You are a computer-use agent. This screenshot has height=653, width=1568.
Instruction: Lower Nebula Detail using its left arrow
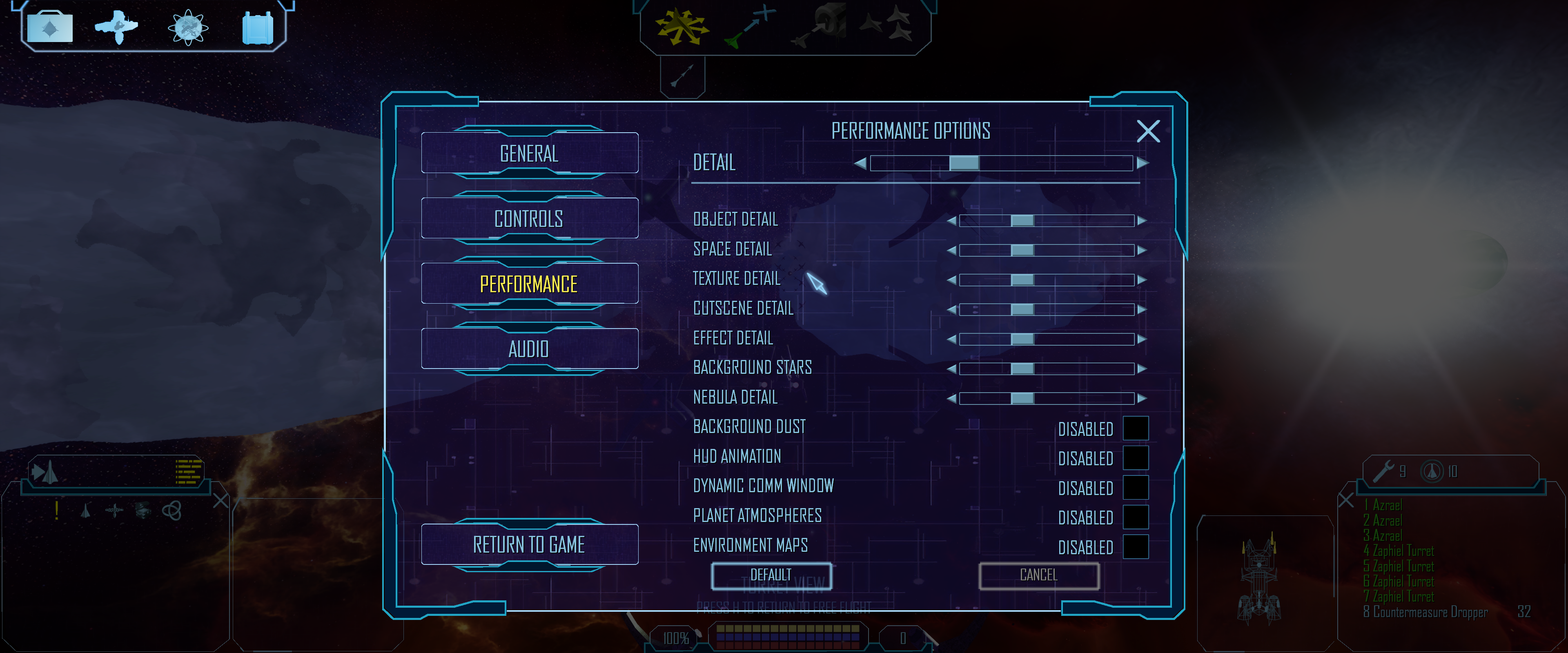[x=951, y=399]
